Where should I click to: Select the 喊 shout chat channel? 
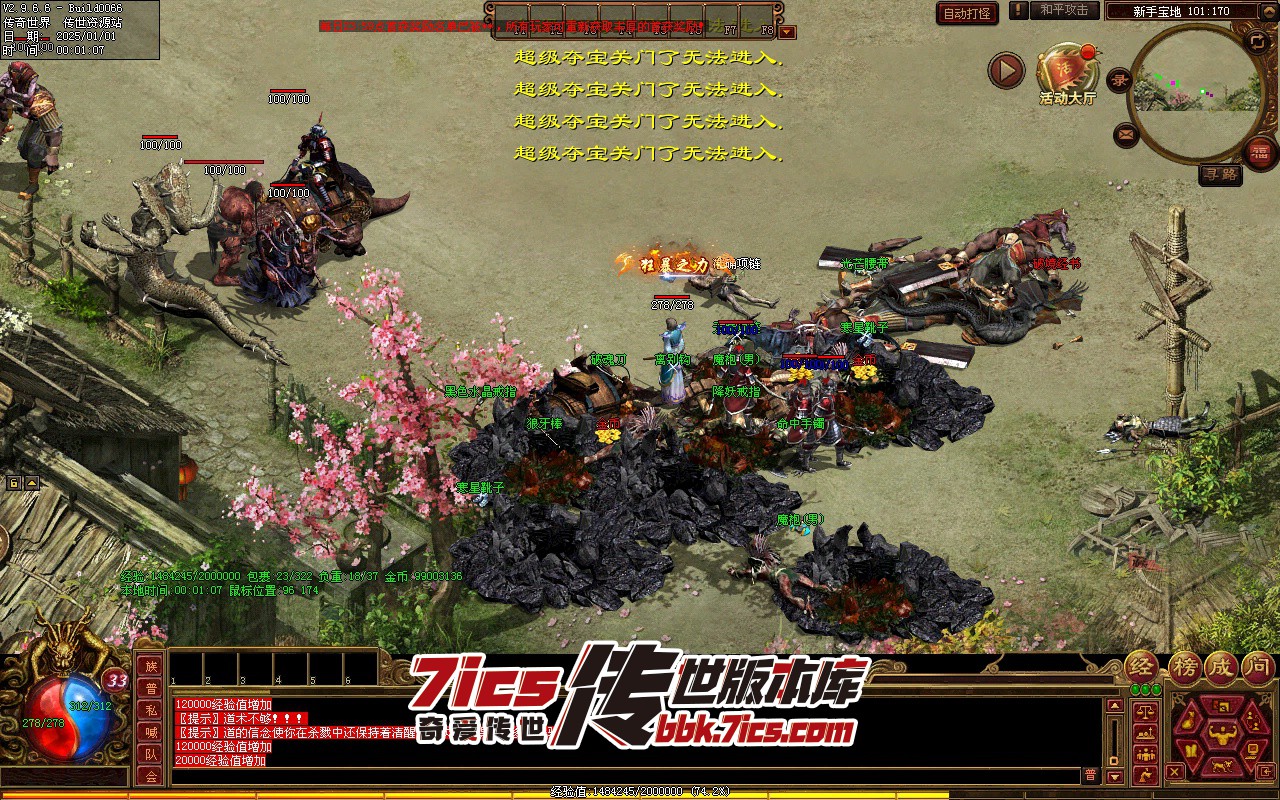(150, 733)
